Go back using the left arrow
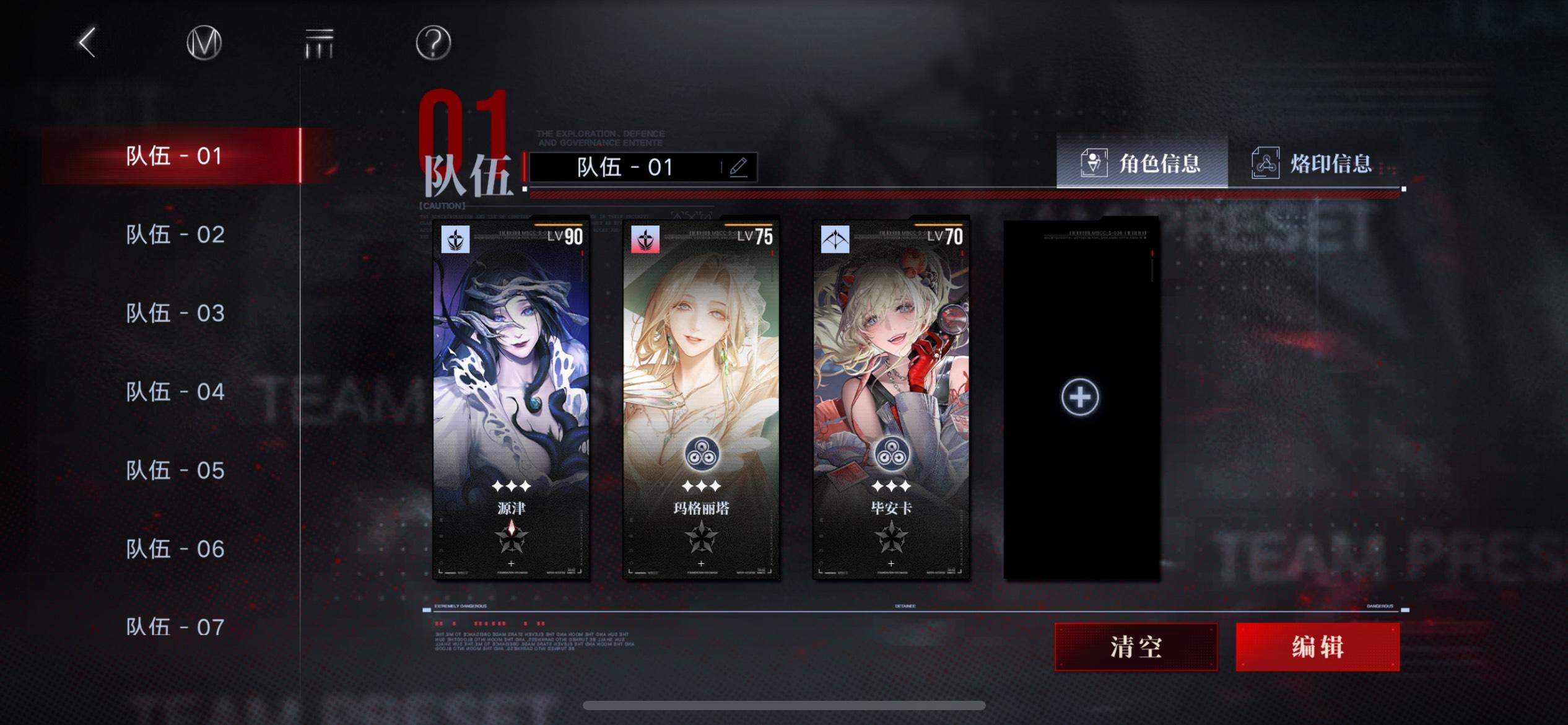This screenshot has width=1568, height=725. click(85, 43)
